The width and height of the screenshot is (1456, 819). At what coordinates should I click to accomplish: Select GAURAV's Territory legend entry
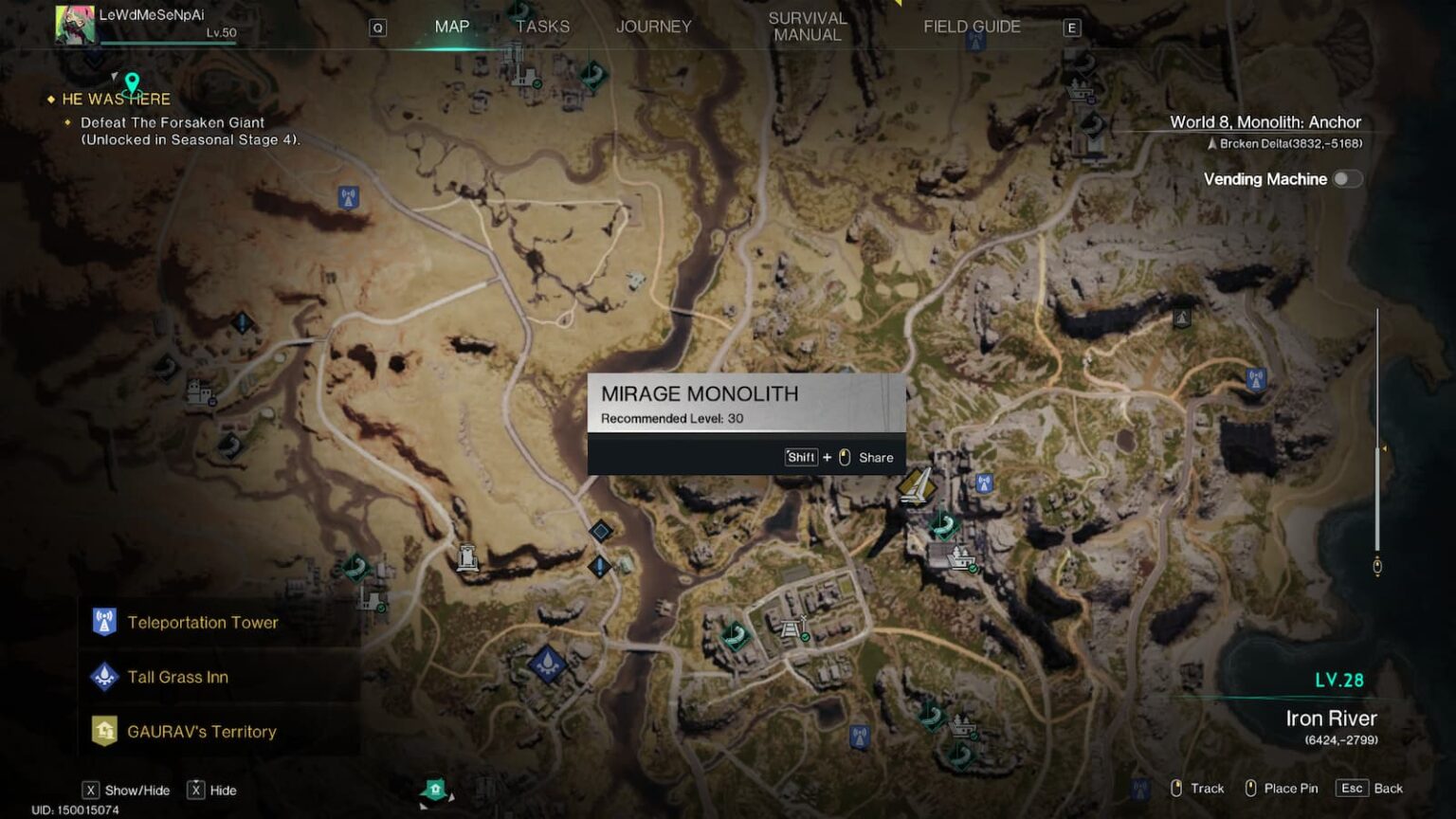[x=202, y=732]
